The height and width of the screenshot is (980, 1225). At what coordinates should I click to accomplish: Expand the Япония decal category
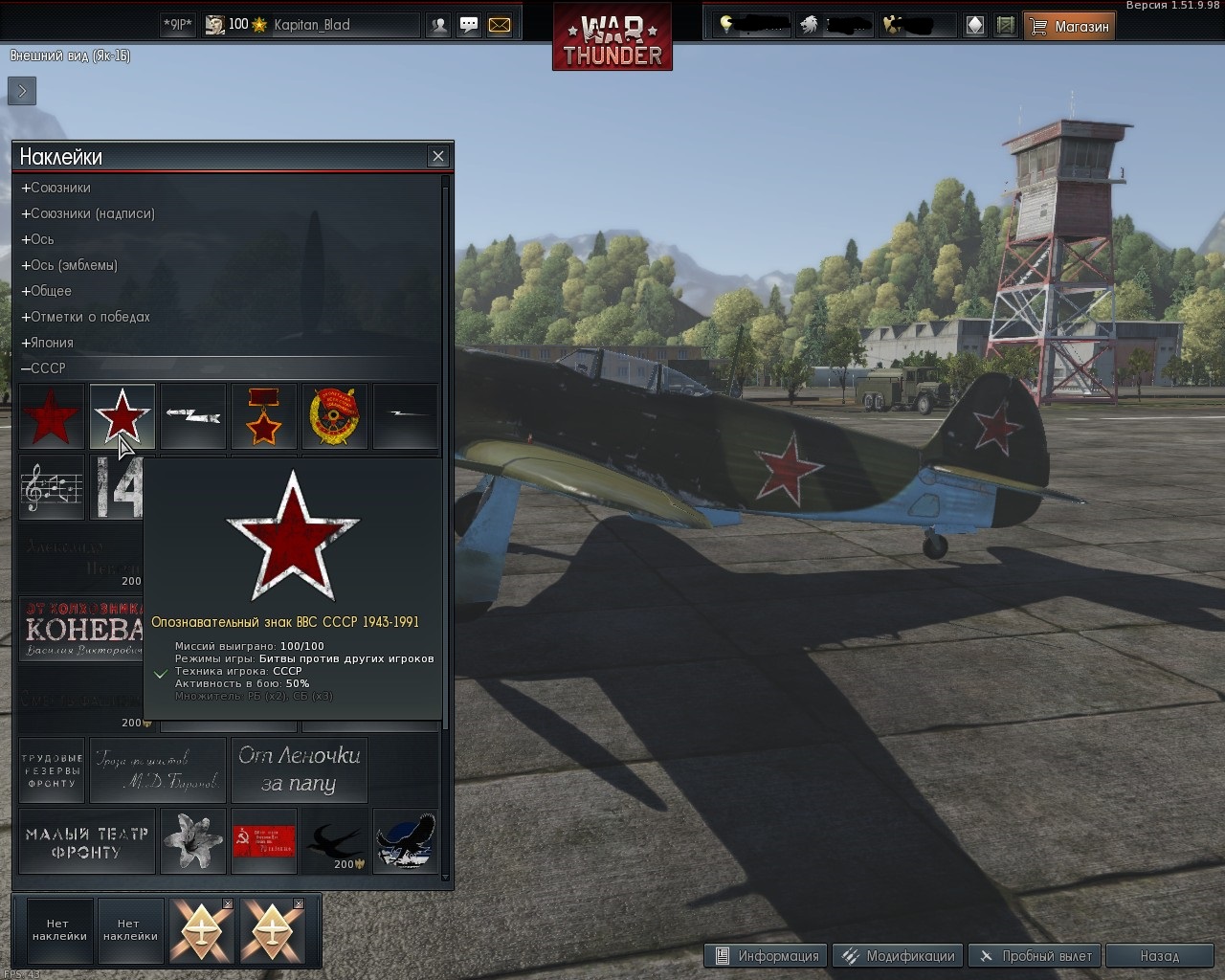pos(48,343)
